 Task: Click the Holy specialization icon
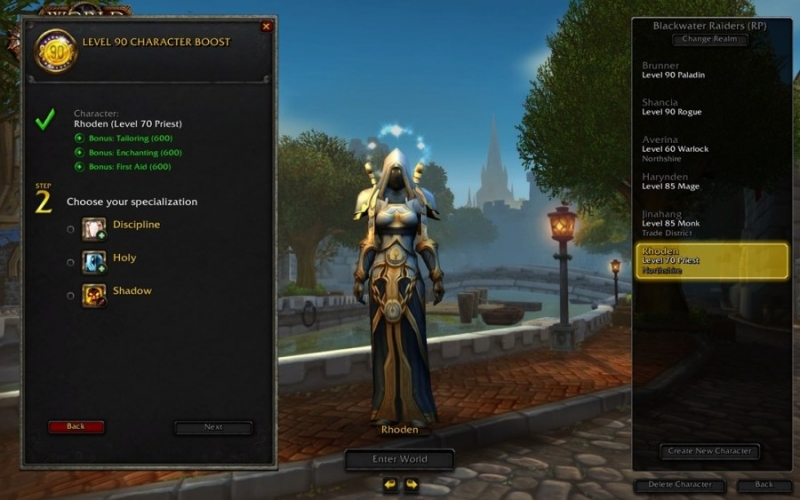click(94, 262)
